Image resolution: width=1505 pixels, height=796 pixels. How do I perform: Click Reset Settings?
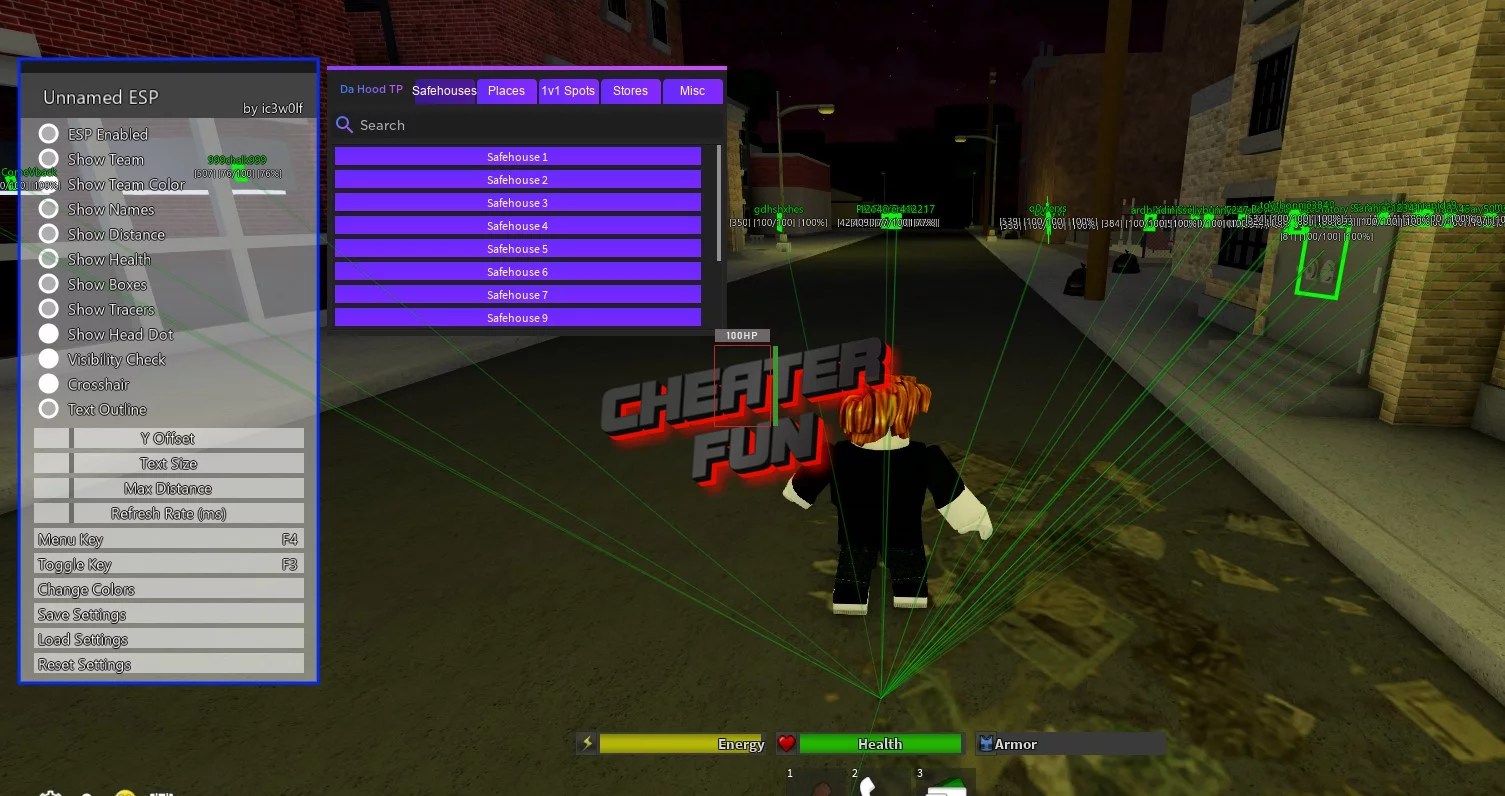pos(168,663)
